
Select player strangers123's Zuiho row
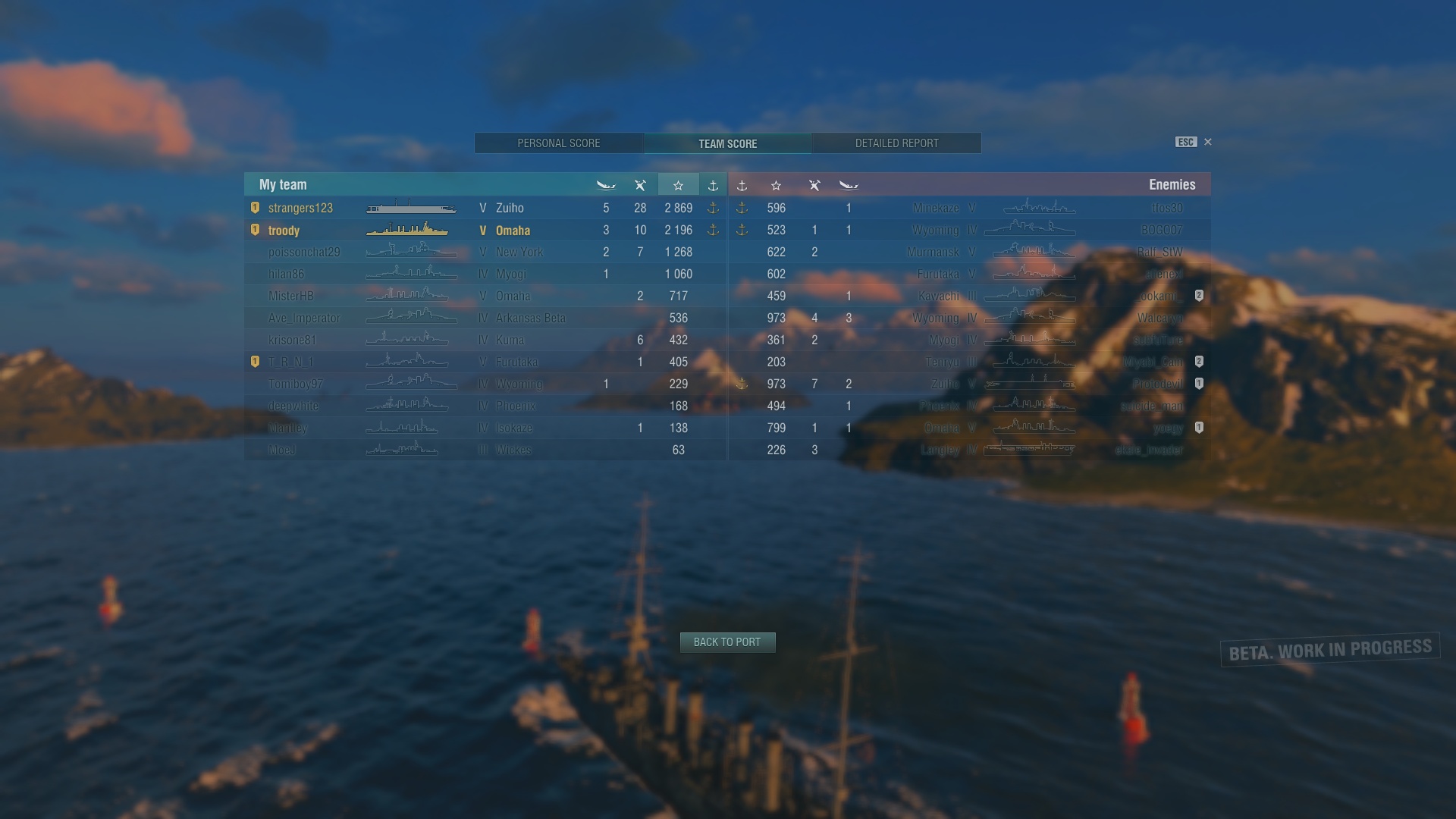[x=485, y=208]
